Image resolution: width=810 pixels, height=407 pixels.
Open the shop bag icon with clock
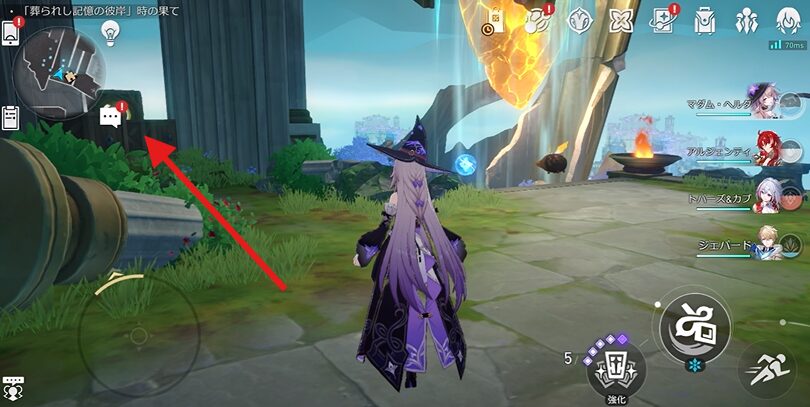click(x=495, y=20)
